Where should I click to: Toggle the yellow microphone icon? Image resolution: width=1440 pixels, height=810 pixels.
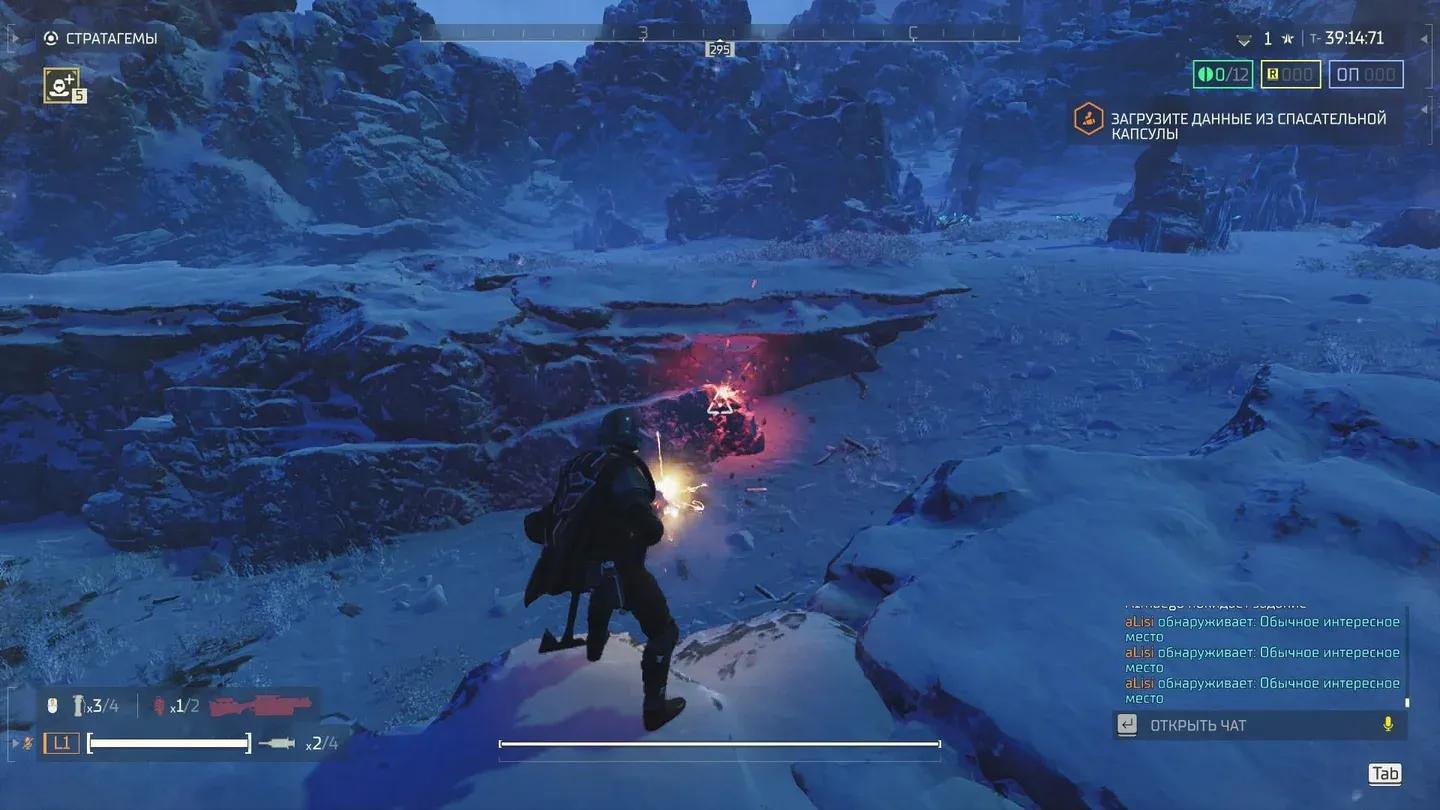[1388, 725]
